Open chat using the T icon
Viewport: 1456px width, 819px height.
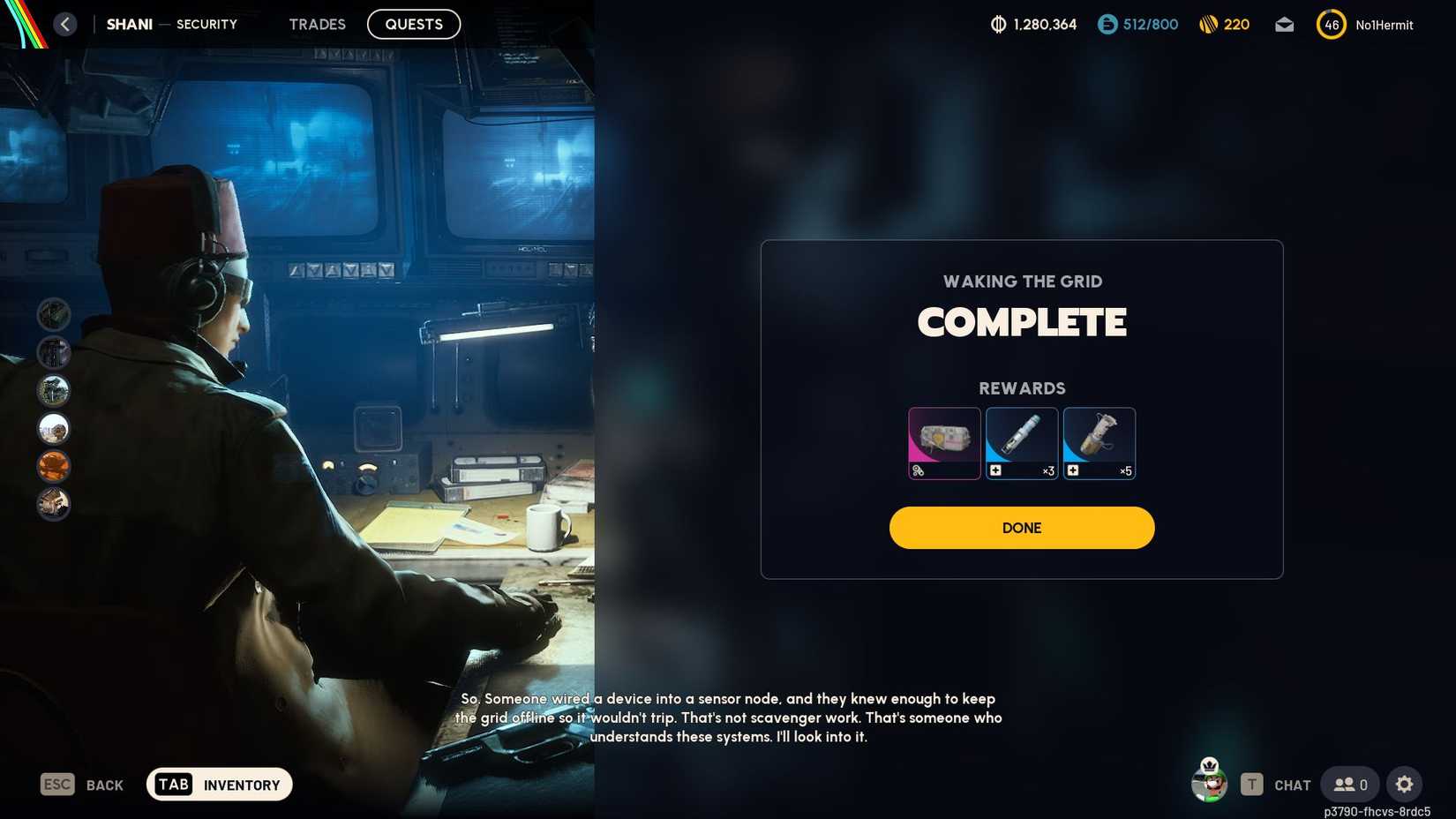click(1251, 784)
